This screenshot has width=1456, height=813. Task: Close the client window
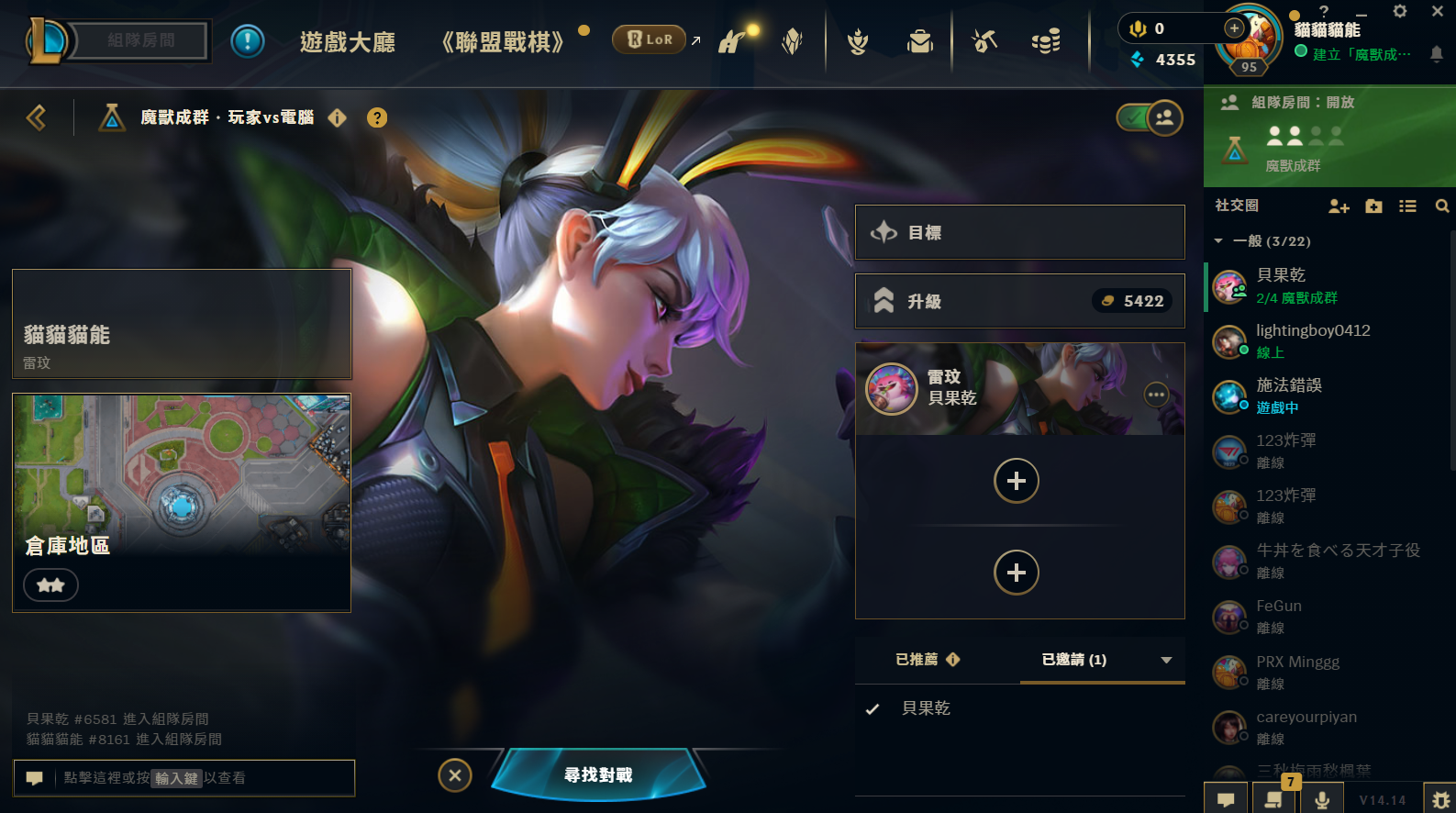1438,12
